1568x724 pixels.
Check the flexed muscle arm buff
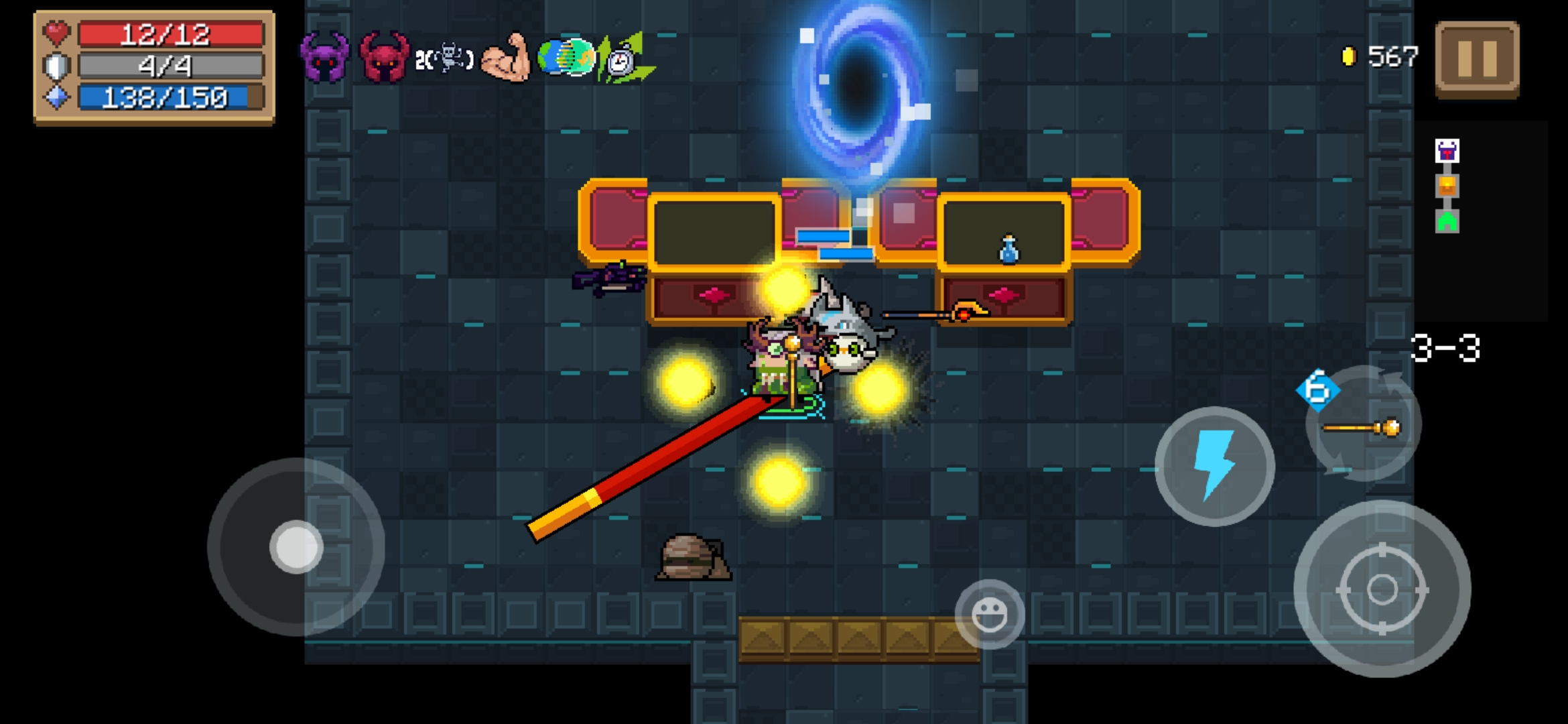pyautogui.click(x=506, y=58)
